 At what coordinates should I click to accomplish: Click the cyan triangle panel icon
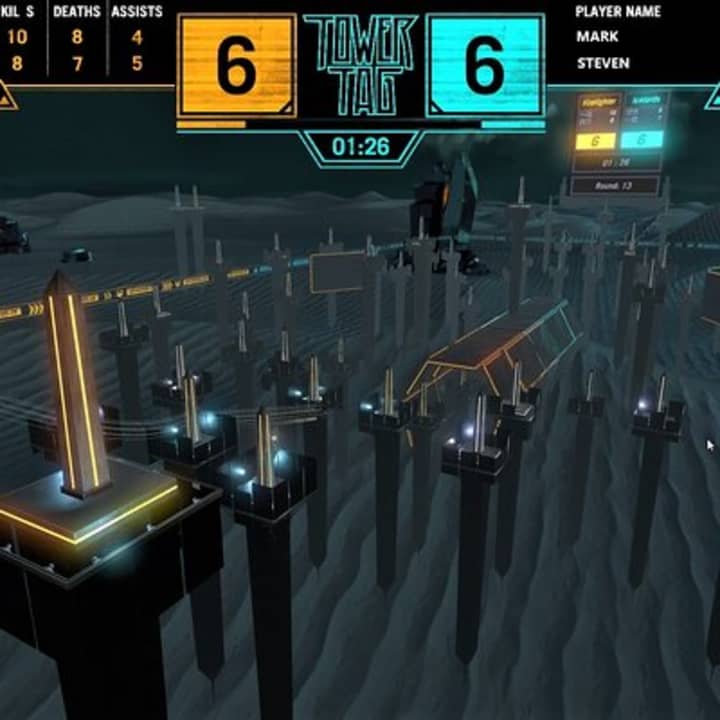click(x=713, y=98)
